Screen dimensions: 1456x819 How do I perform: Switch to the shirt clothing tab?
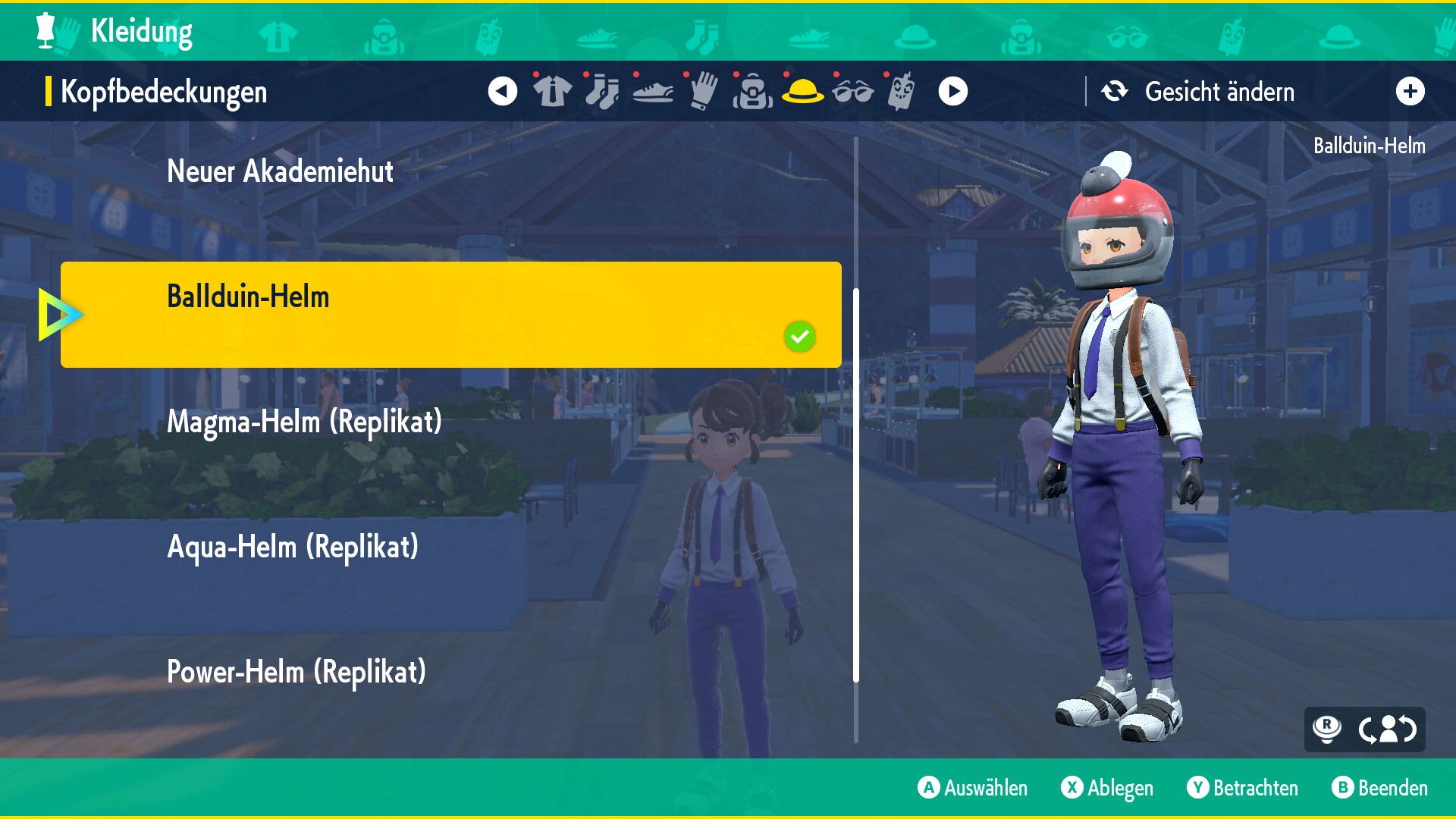[x=552, y=92]
